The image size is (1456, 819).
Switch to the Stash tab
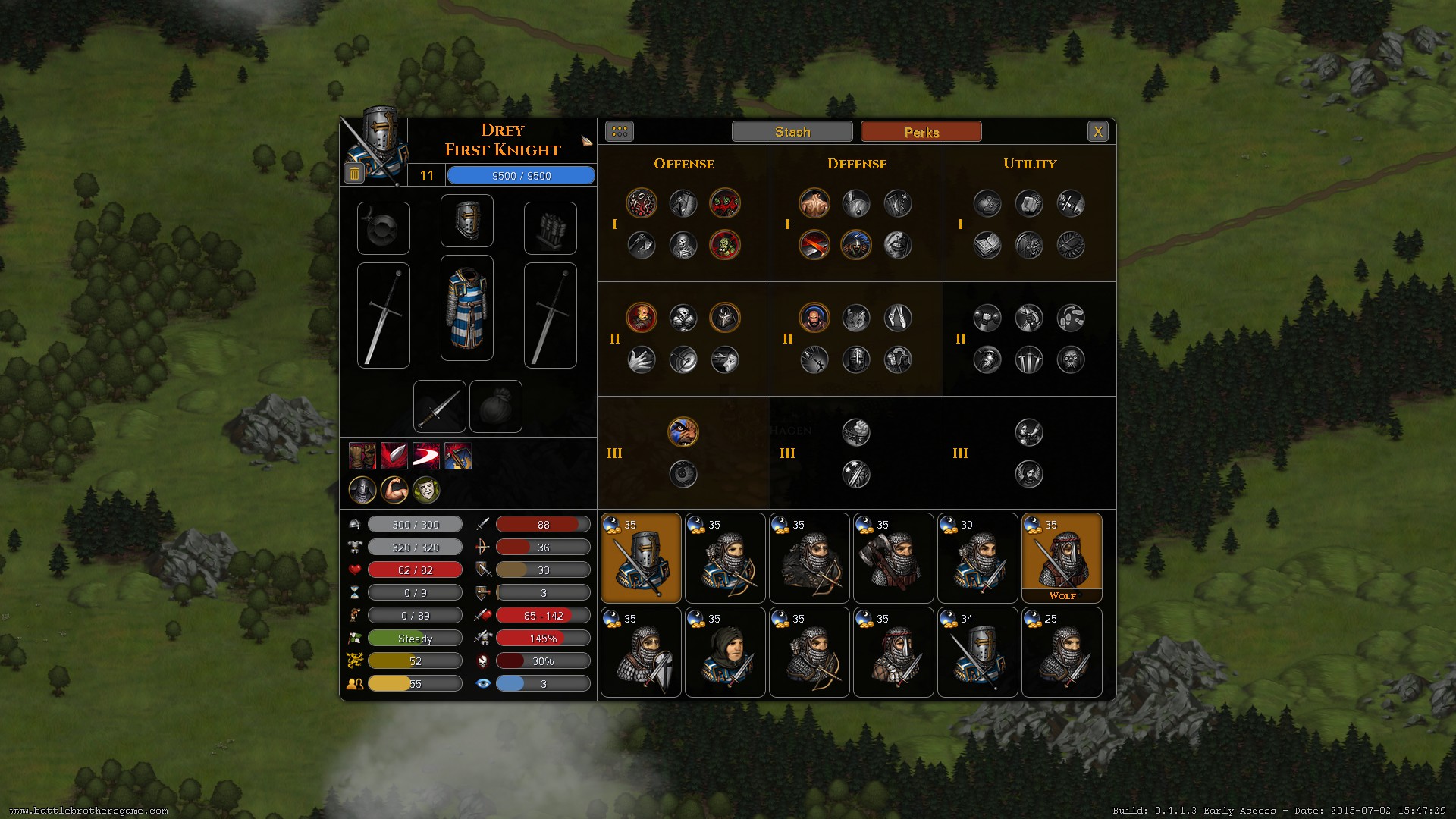click(x=792, y=132)
